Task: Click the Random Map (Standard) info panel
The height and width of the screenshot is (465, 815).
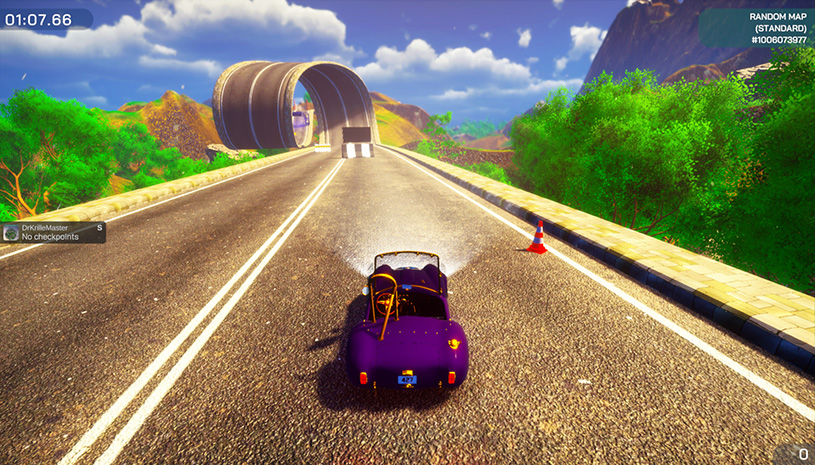Action: tap(757, 28)
